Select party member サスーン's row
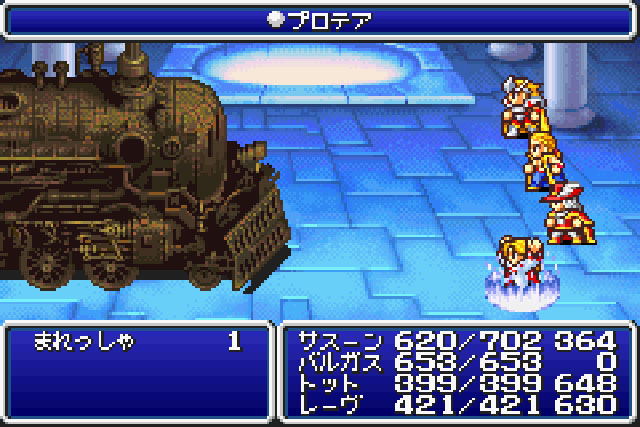 [458, 343]
